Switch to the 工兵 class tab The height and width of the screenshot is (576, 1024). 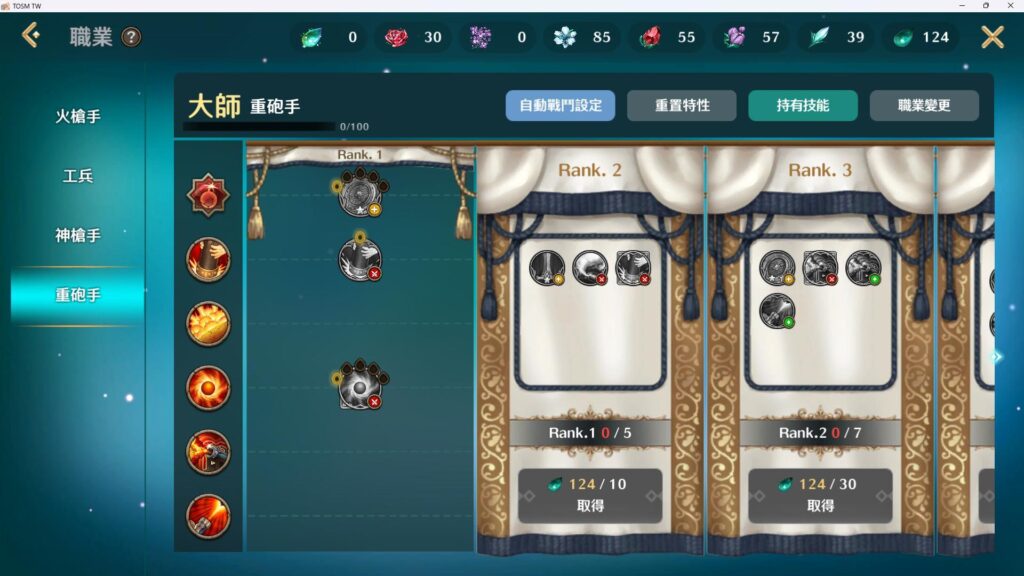pyautogui.click(x=78, y=177)
